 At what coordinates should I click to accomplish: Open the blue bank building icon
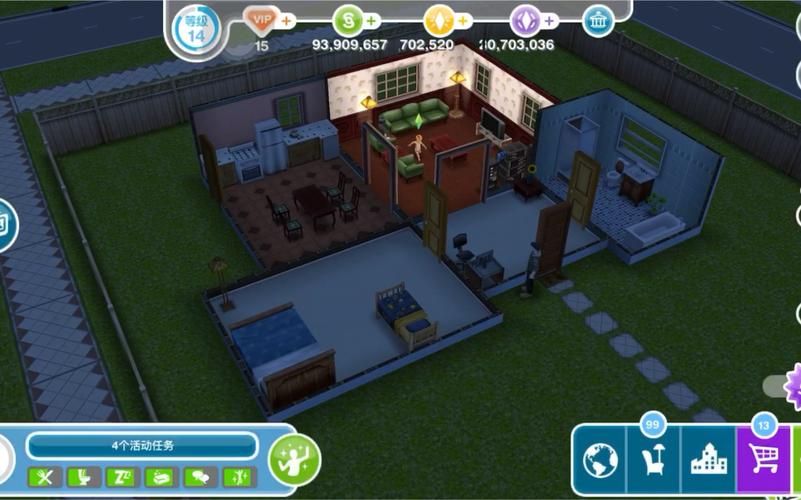click(x=598, y=20)
